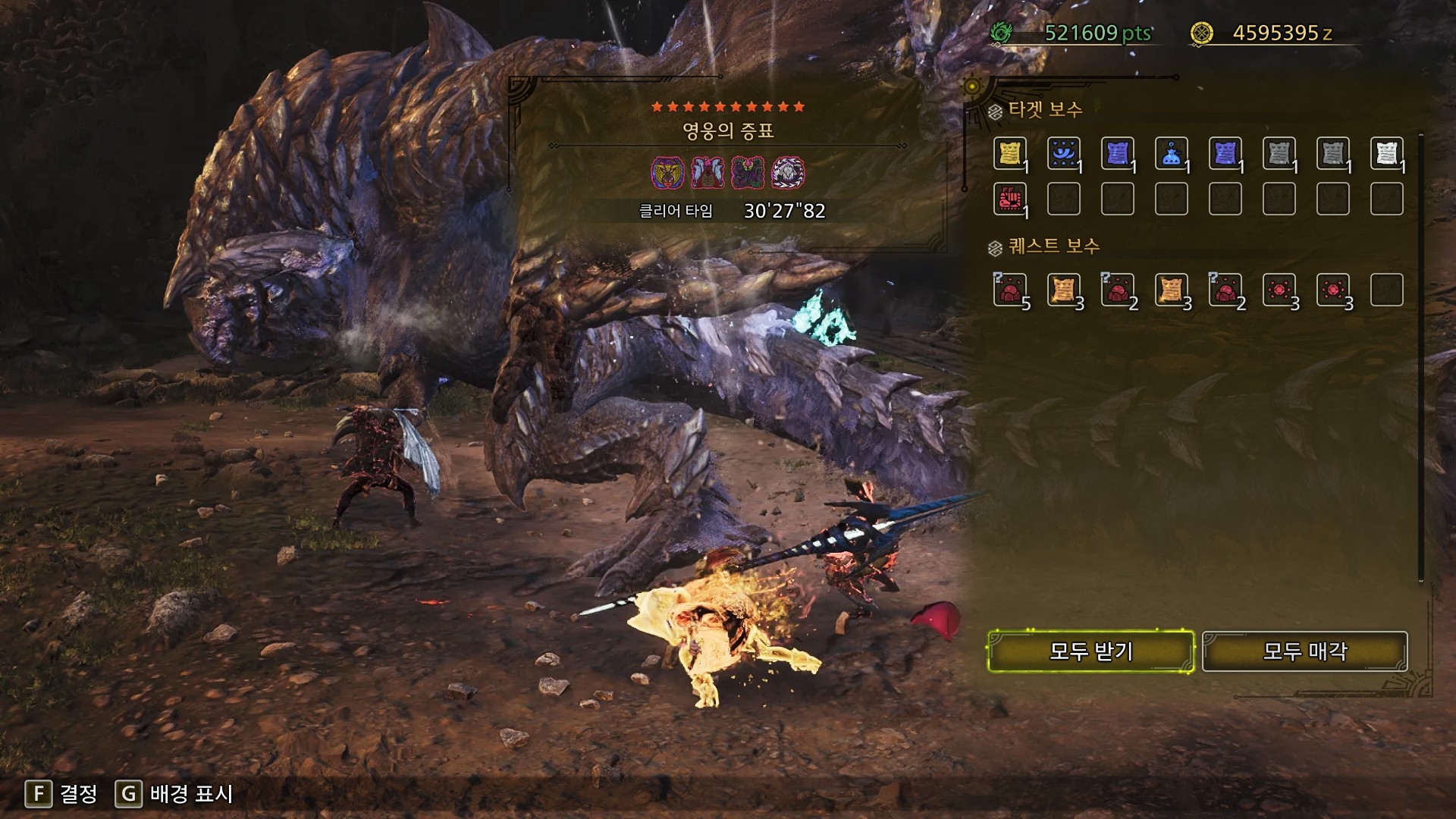Pick the red stone reward with quantity 5
This screenshot has width=1456, height=819.
click(x=1009, y=290)
